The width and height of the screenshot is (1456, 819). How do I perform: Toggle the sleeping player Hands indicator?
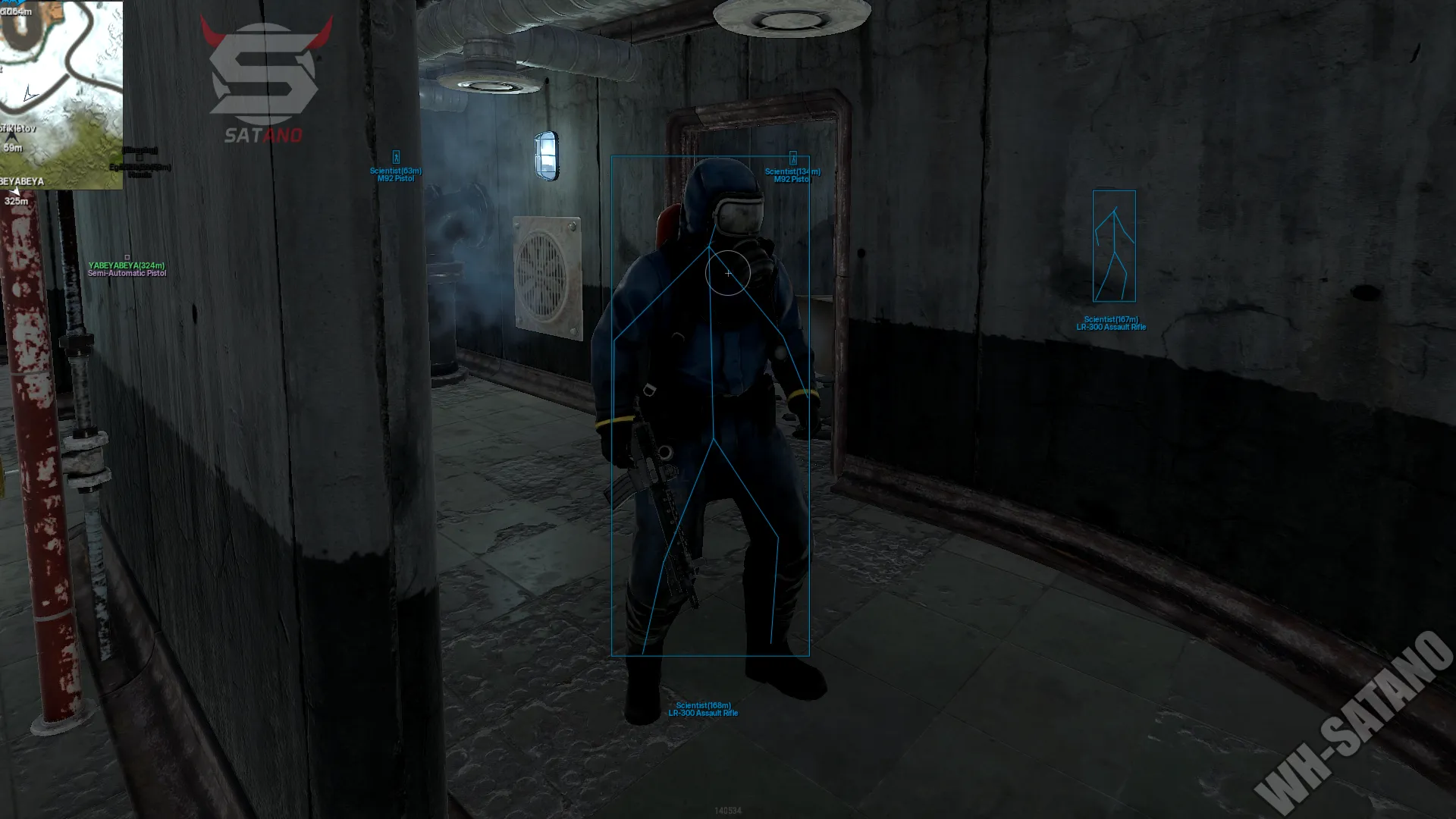[x=140, y=174]
